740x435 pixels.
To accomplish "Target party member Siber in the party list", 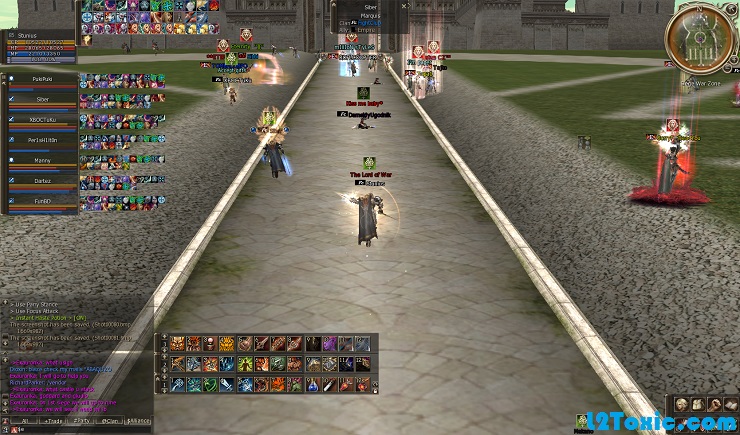I will [x=41, y=100].
